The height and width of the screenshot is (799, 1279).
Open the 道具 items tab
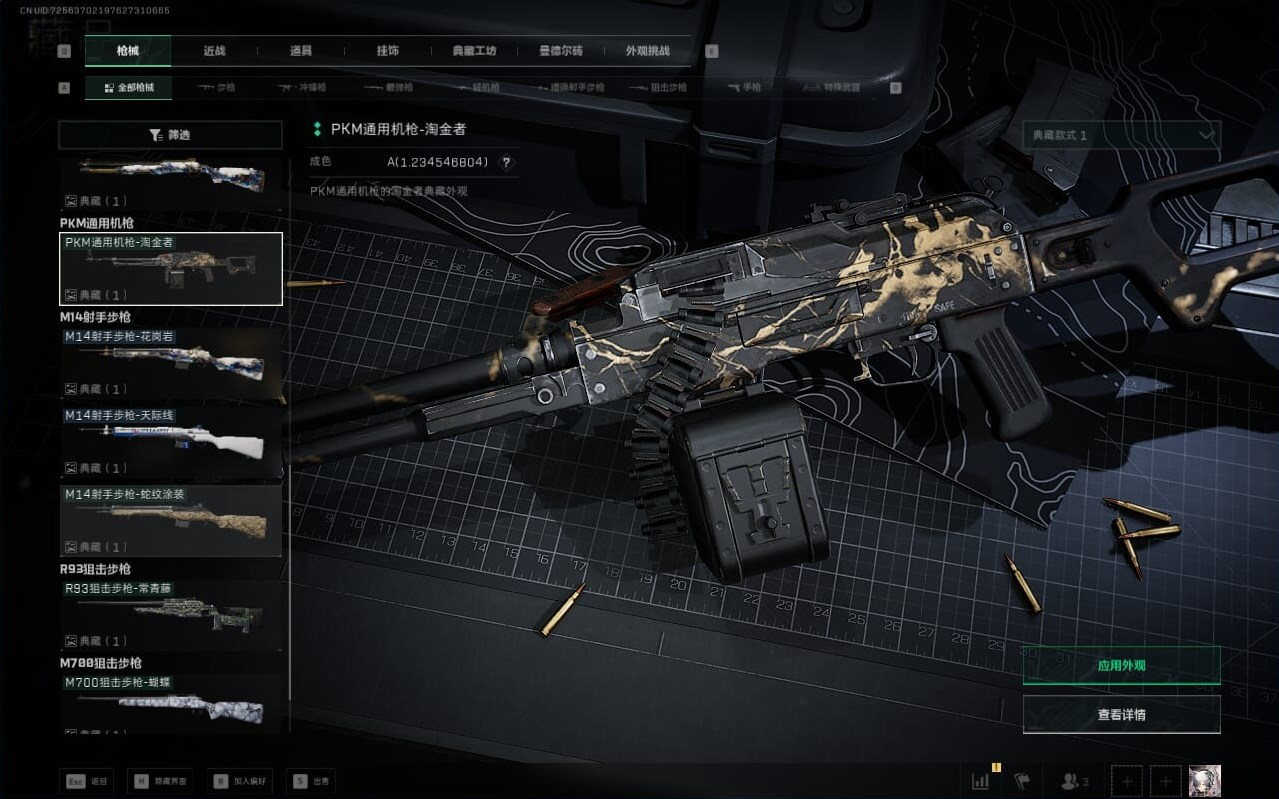pos(301,51)
